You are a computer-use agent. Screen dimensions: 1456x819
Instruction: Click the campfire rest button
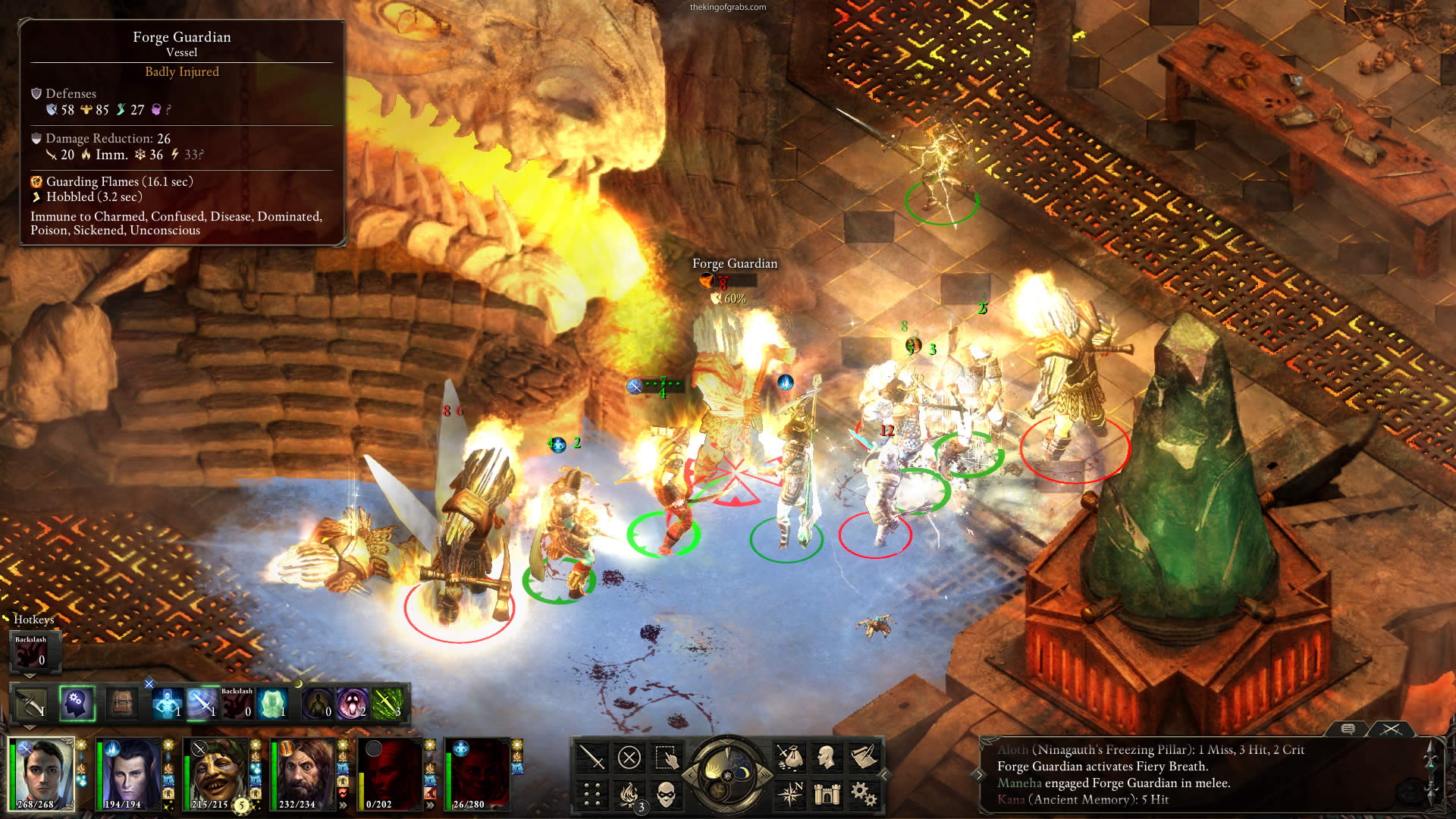(x=629, y=794)
